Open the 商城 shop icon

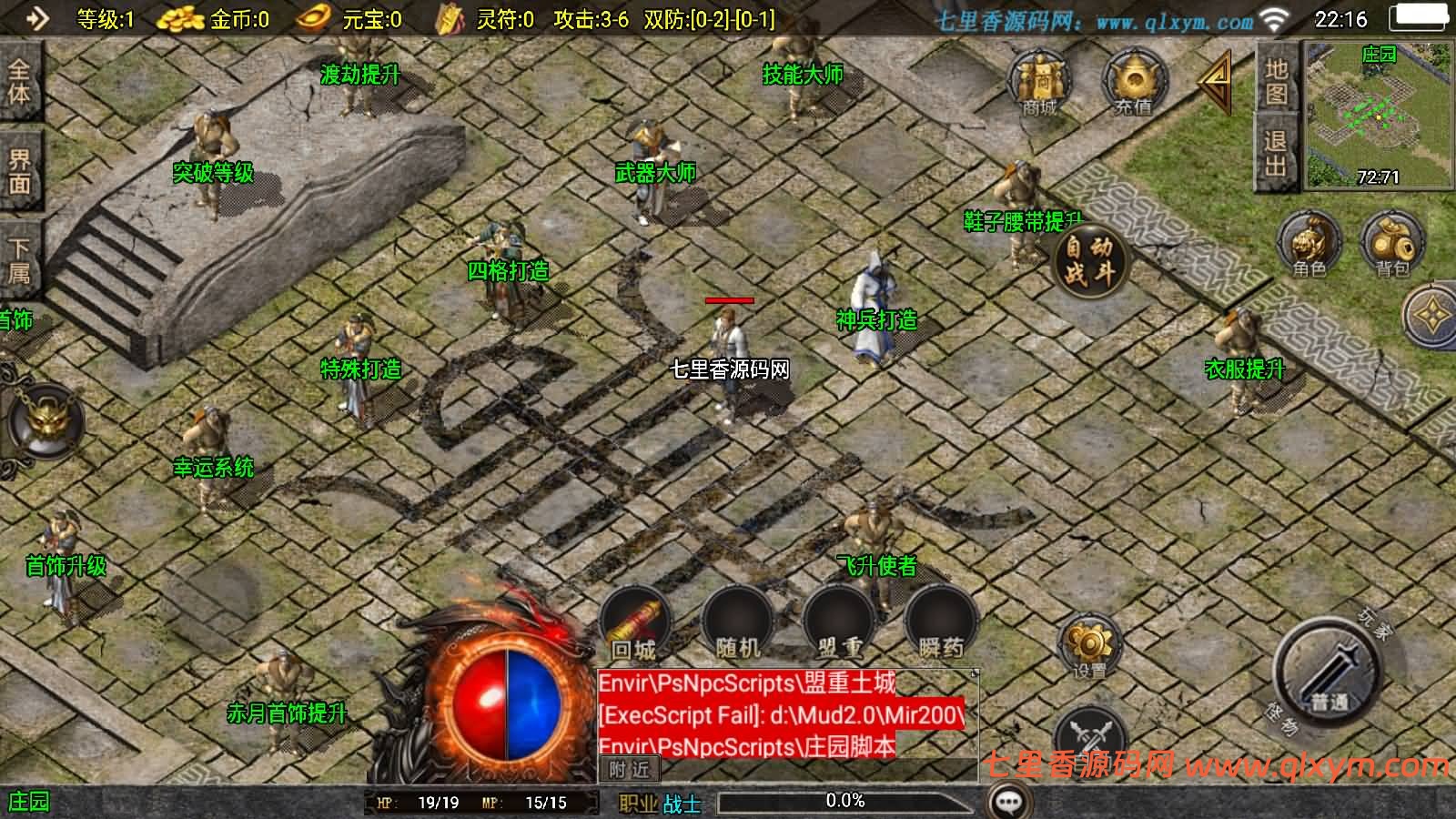[1040, 82]
